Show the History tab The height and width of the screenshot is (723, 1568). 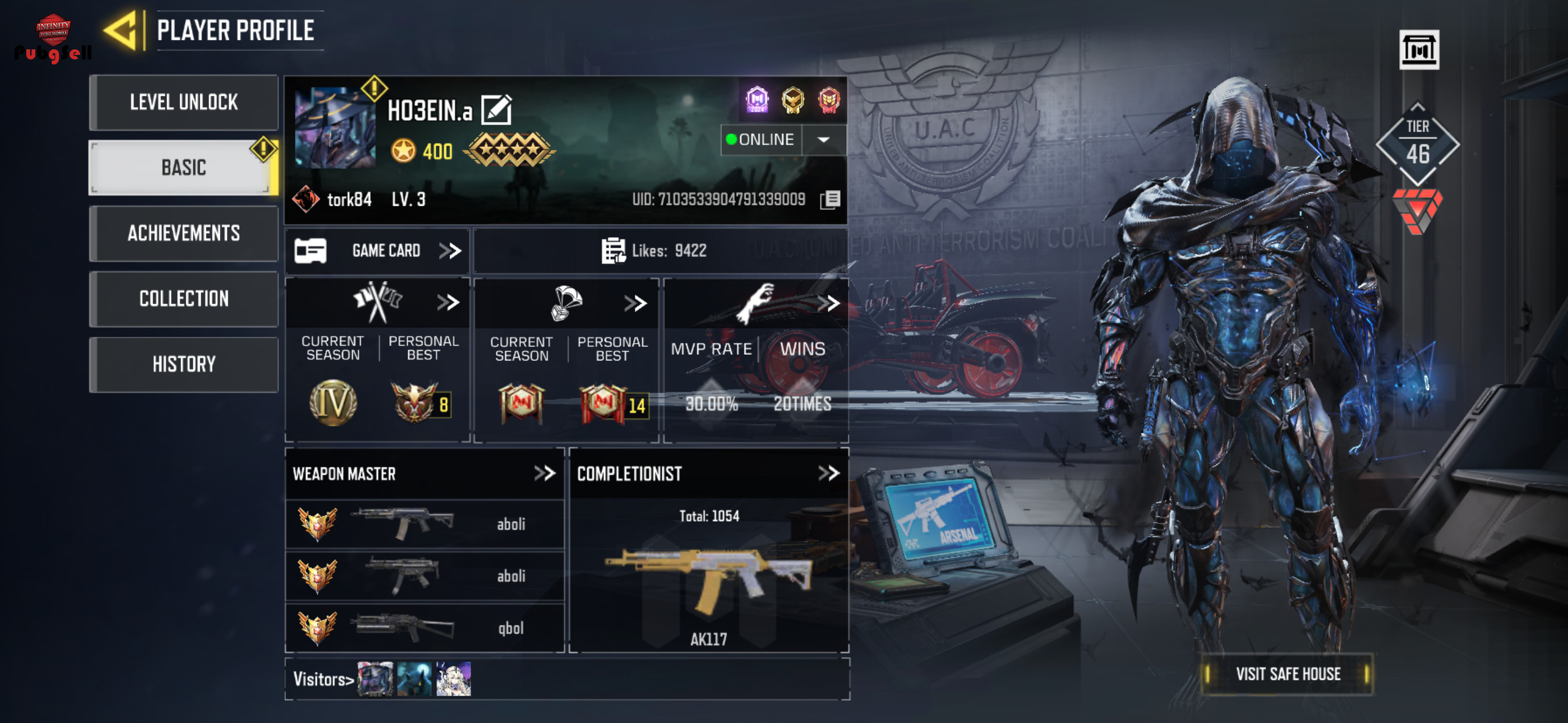183,364
